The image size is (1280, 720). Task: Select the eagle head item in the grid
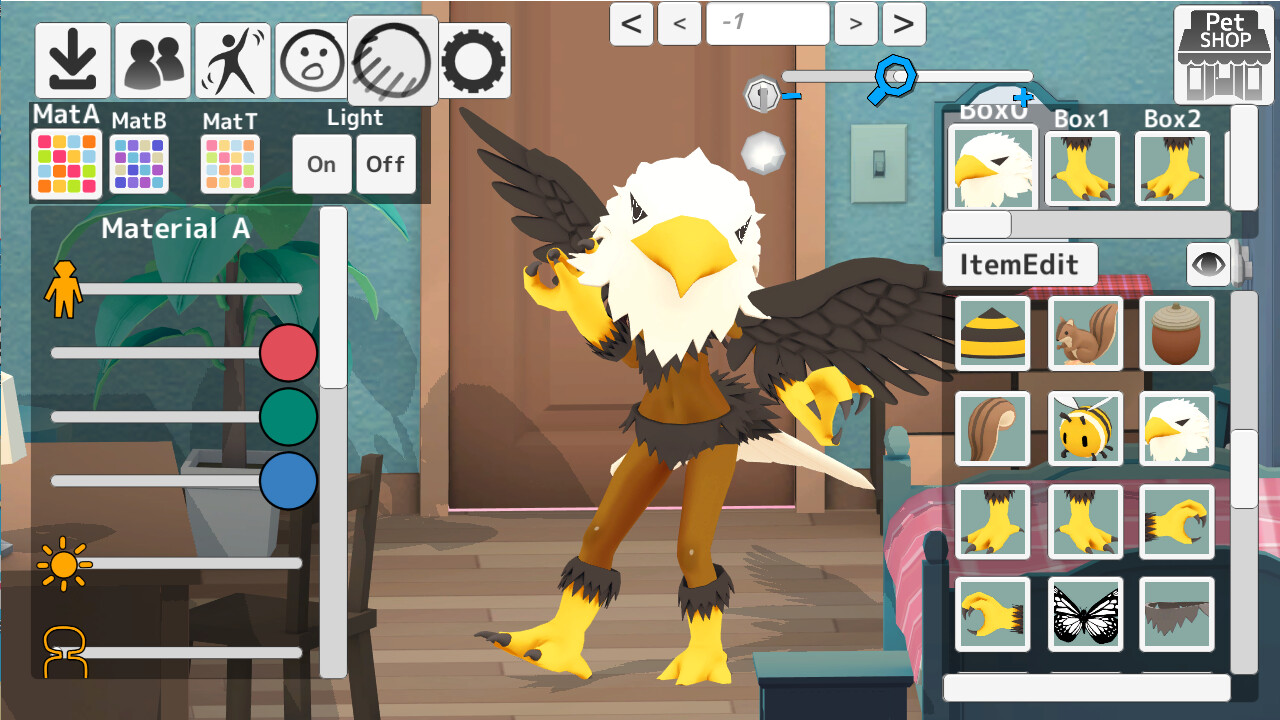pyautogui.click(x=1176, y=426)
